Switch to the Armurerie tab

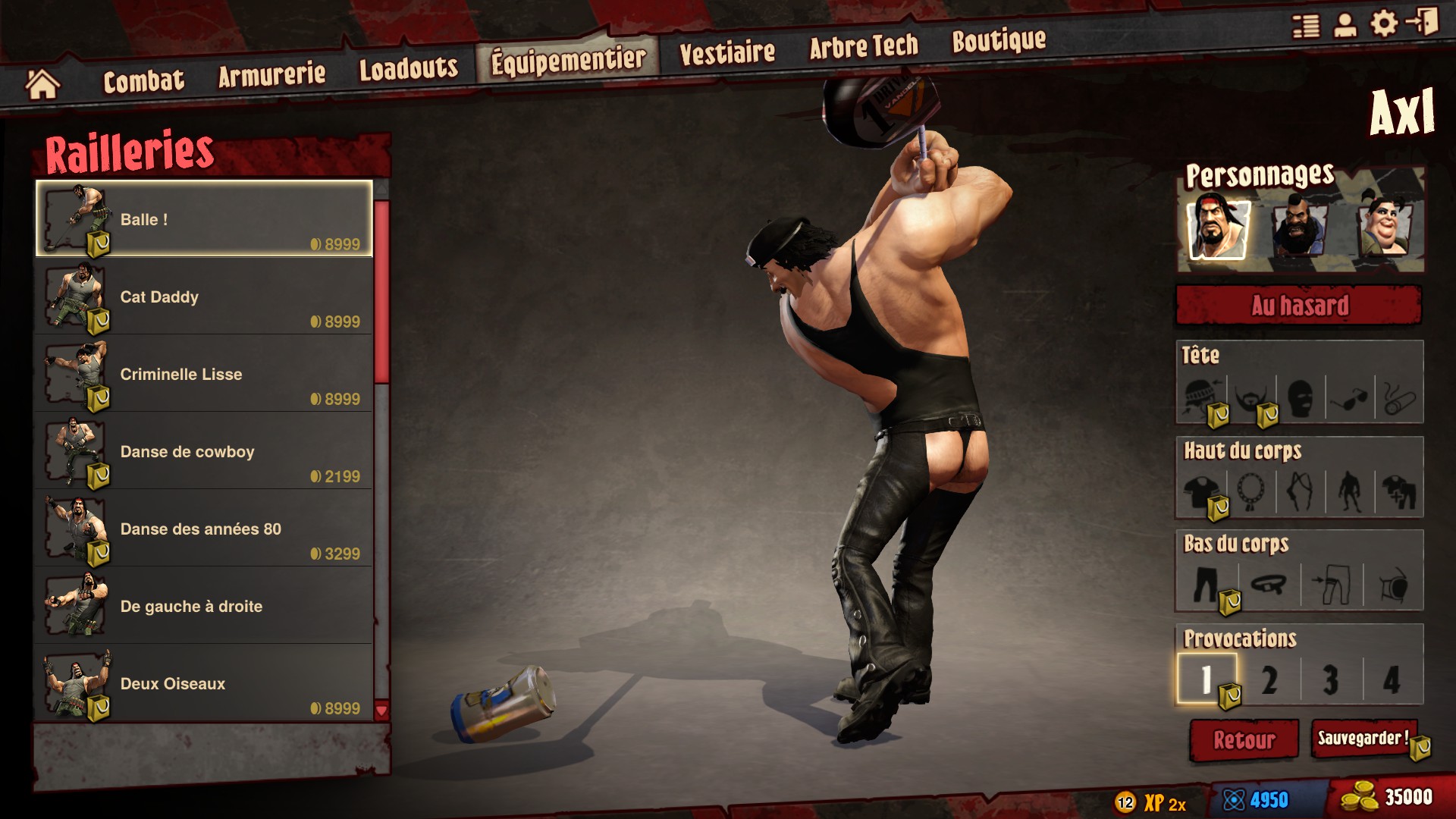click(x=271, y=74)
